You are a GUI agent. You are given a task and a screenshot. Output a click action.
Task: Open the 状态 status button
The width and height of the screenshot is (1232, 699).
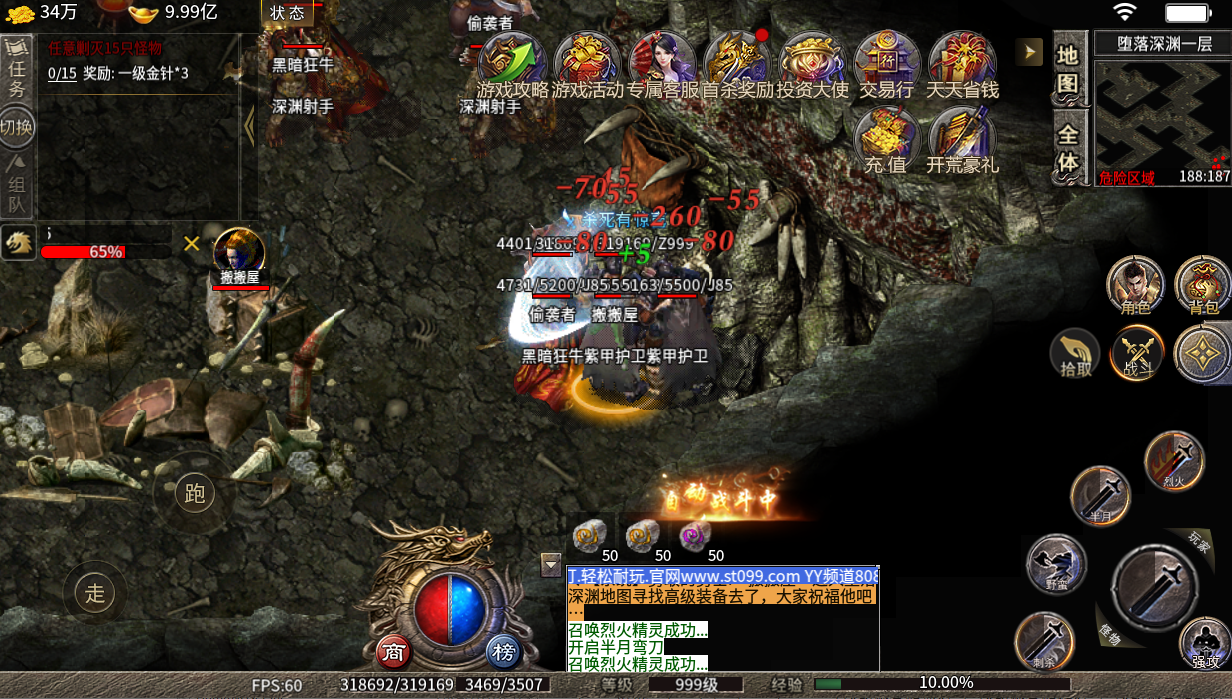[287, 13]
